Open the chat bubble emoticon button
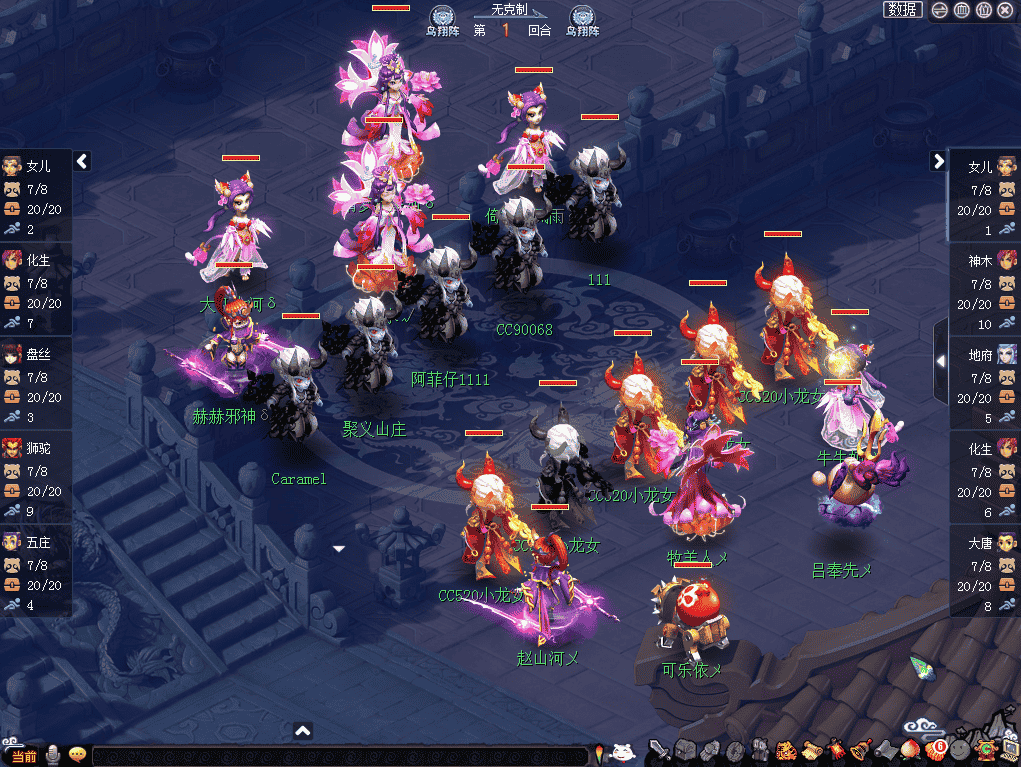Viewport: 1021px width, 767px height. pyautogui.click(x=77, y=755)
